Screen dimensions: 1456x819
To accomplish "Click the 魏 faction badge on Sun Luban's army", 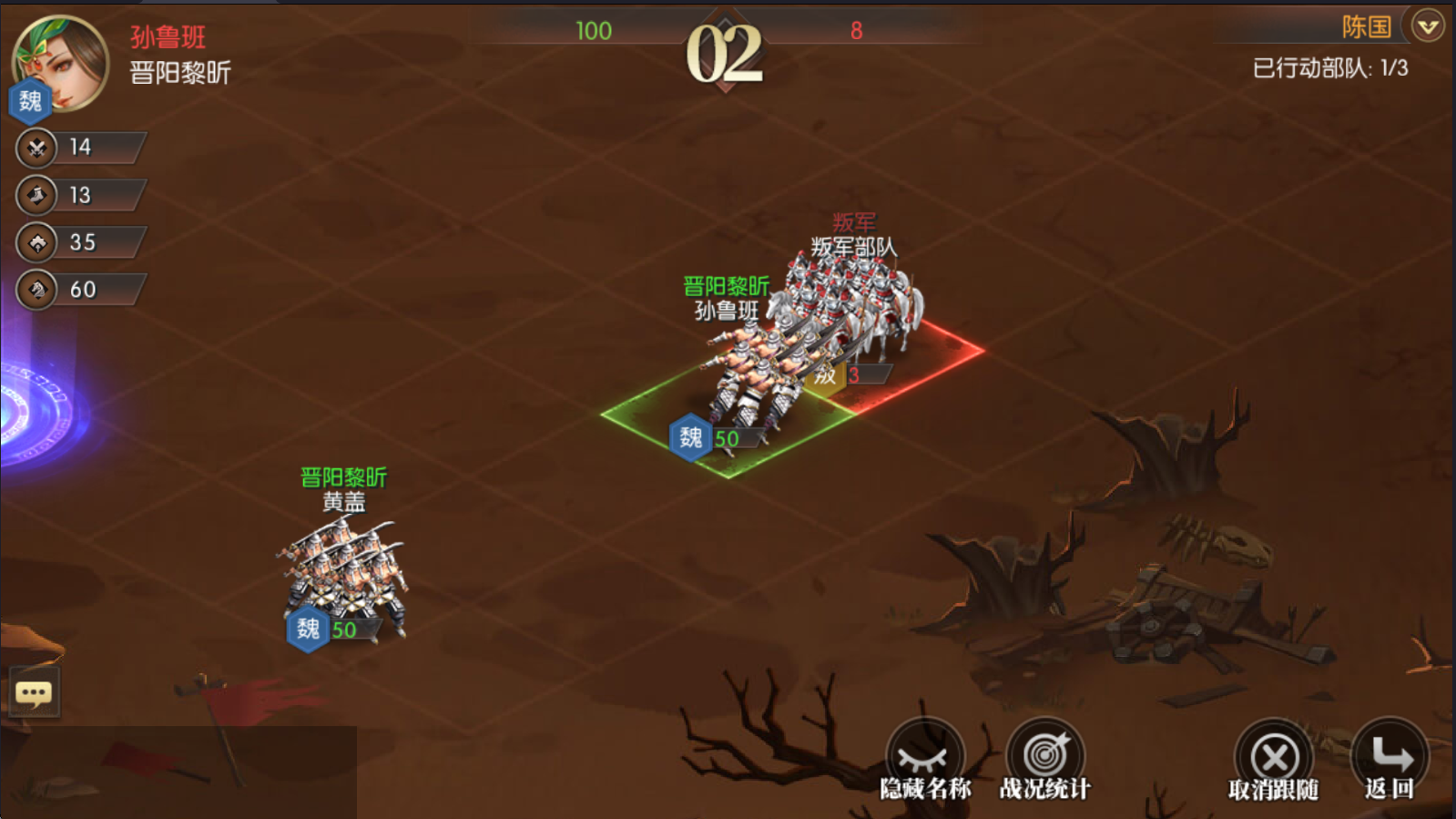I will click(689, 438).
